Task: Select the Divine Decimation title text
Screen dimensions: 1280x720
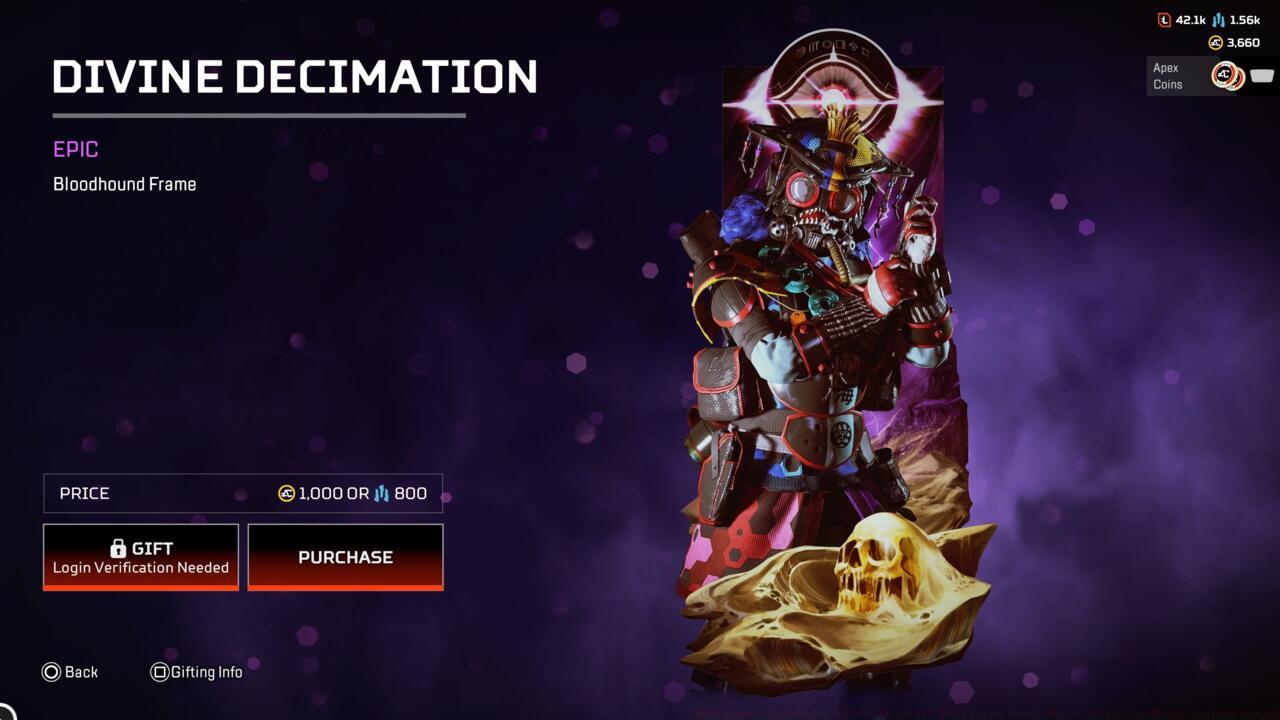Action: tap(294, 75)
